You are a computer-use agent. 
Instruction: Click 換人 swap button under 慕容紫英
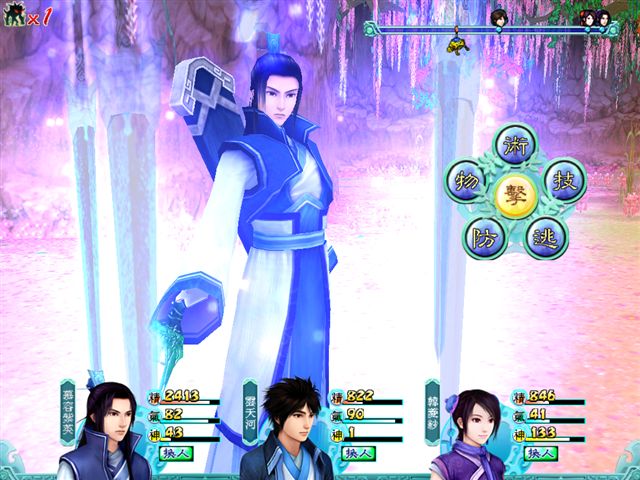pos(173,453)
